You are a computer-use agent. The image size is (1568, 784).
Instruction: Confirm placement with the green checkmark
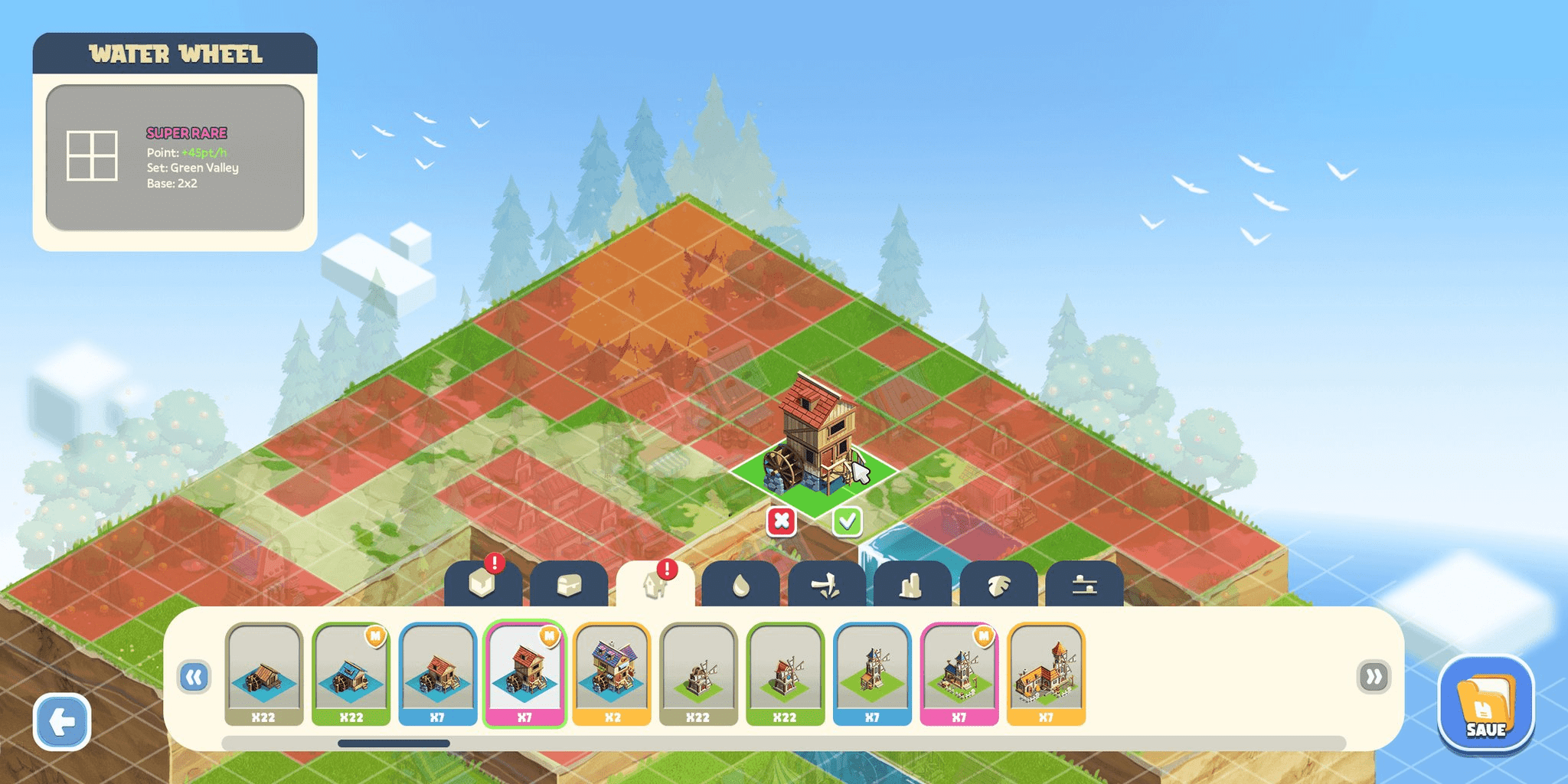point(847,521)
